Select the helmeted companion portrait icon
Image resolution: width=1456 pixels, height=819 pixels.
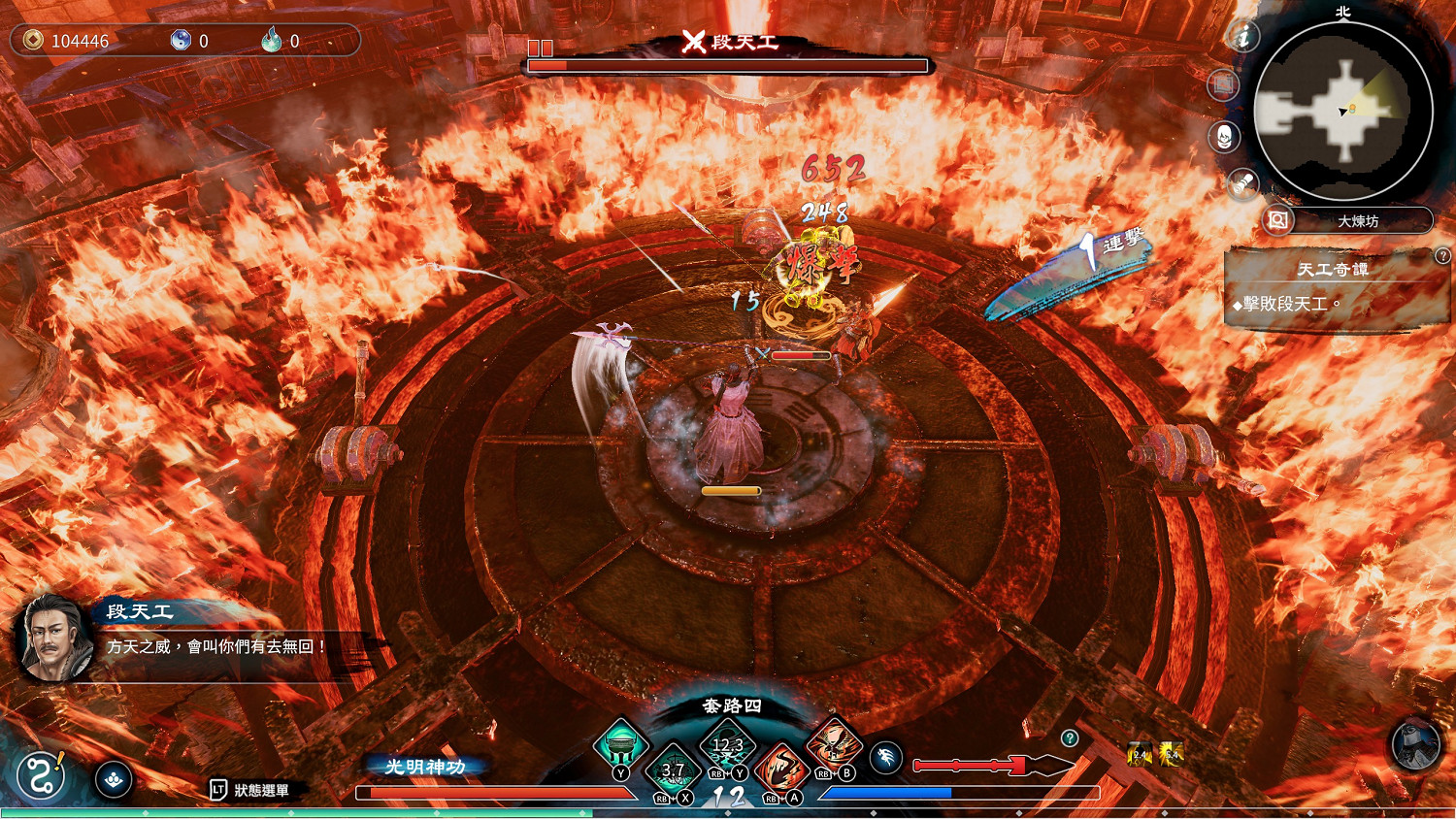coord(1415,745)
